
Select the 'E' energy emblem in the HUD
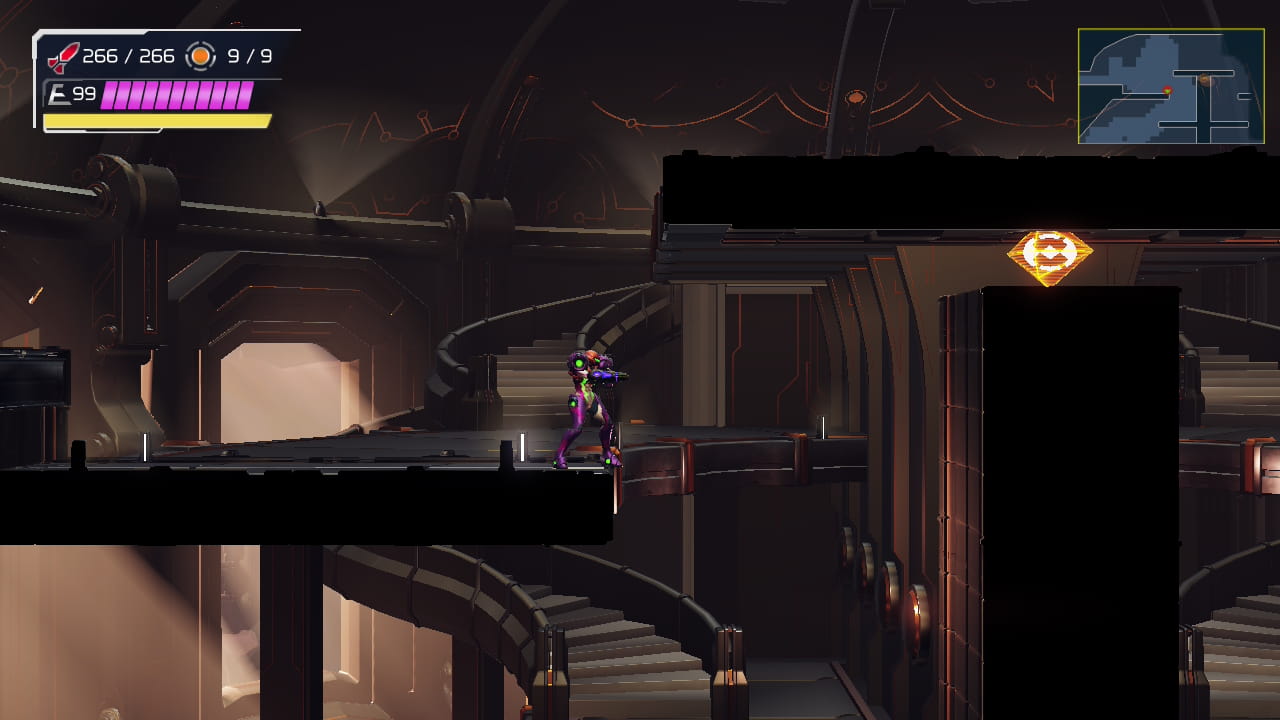60,92
